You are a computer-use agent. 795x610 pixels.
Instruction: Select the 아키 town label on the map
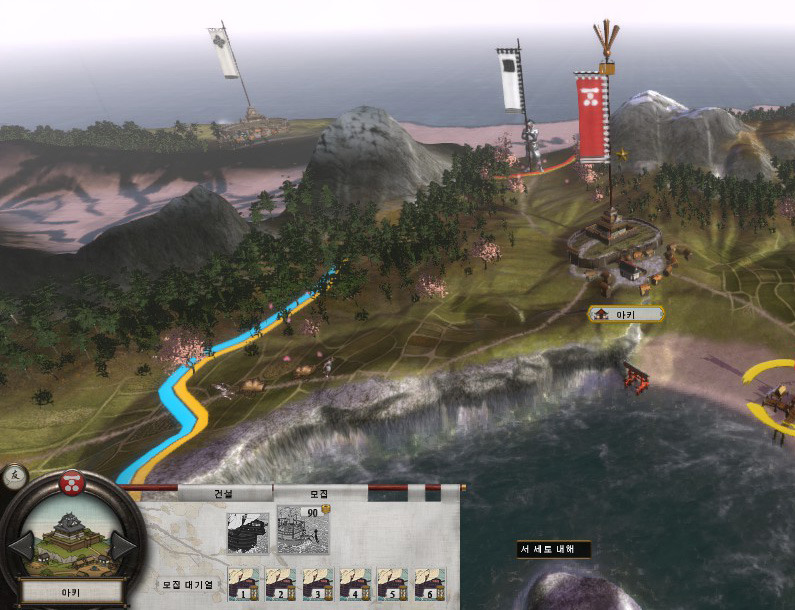pyautogui.click(x=626, y=314)
